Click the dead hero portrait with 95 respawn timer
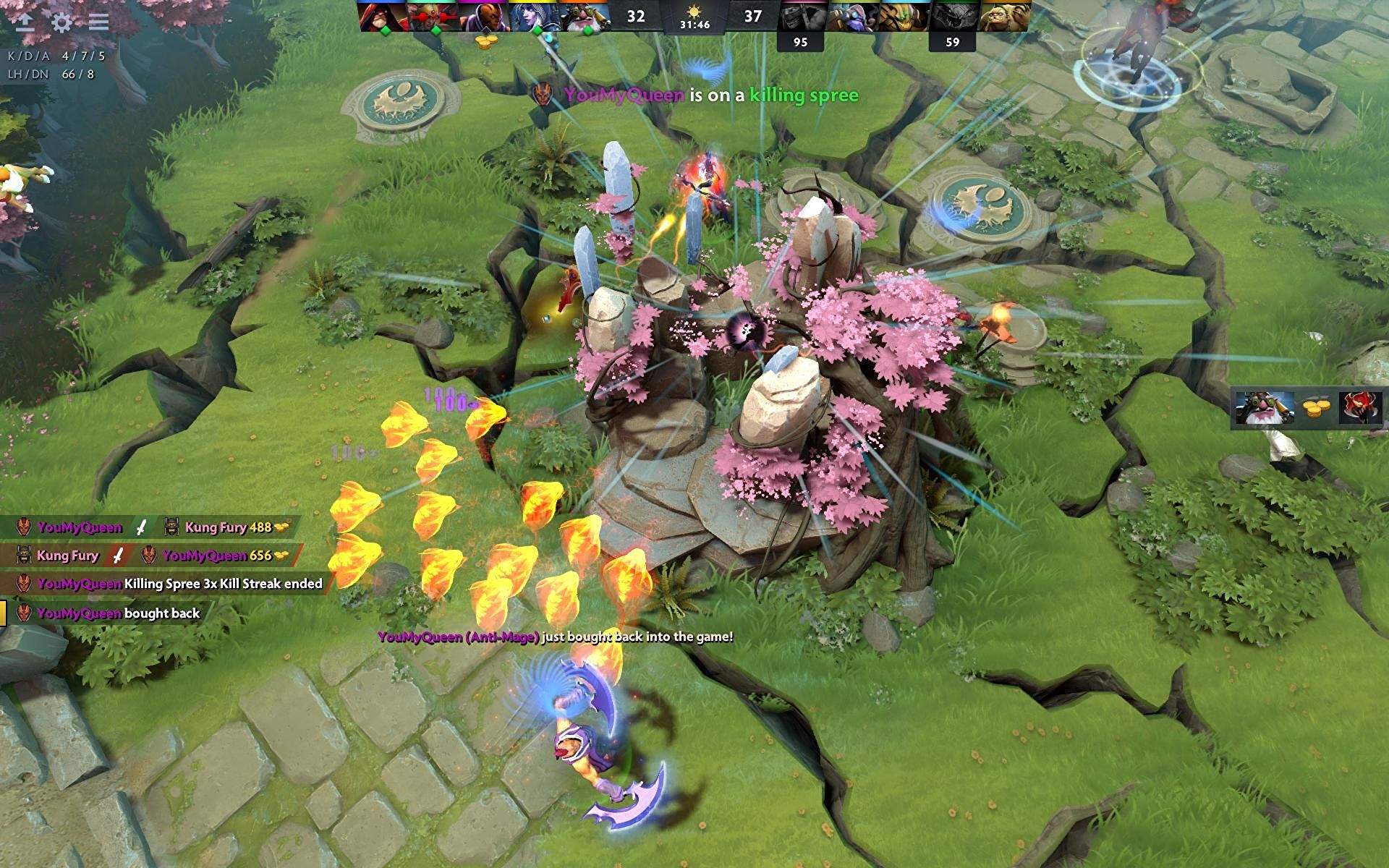1389x868 pixels. [802, 16]
